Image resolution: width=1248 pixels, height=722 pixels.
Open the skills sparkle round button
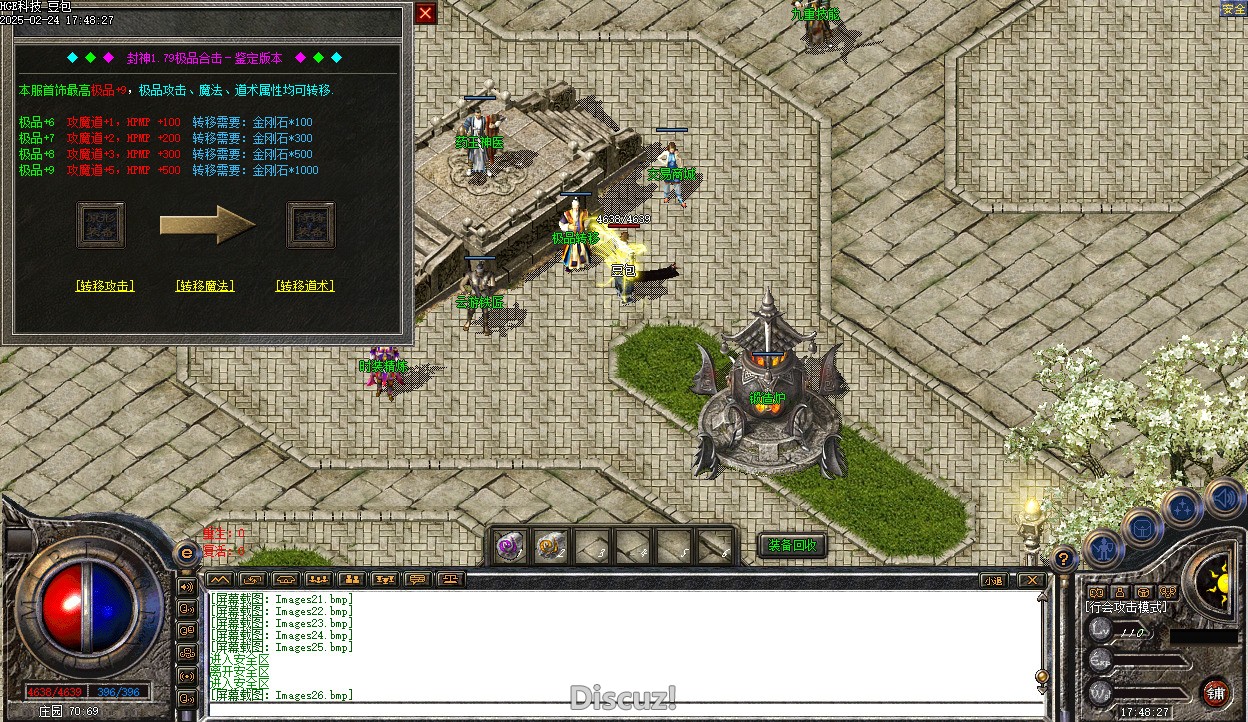tap(1183, 508)
